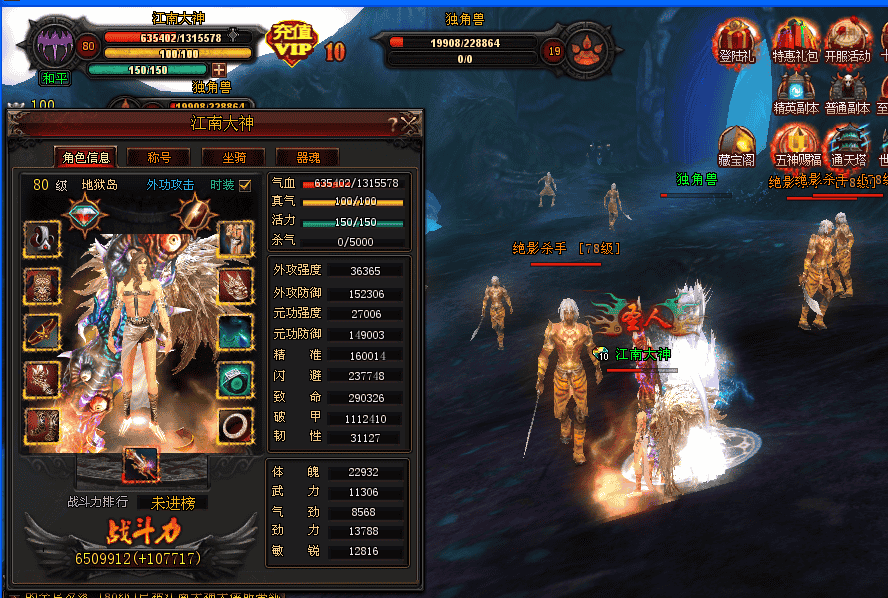
Task: Open the 开服活动 server launch event
Action: pos(848,43)
